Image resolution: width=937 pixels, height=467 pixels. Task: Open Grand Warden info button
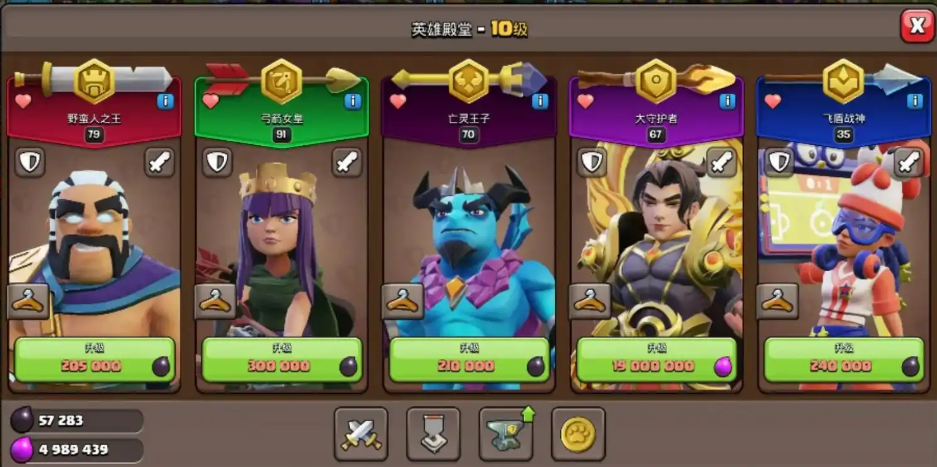click(x=728, y=101)
